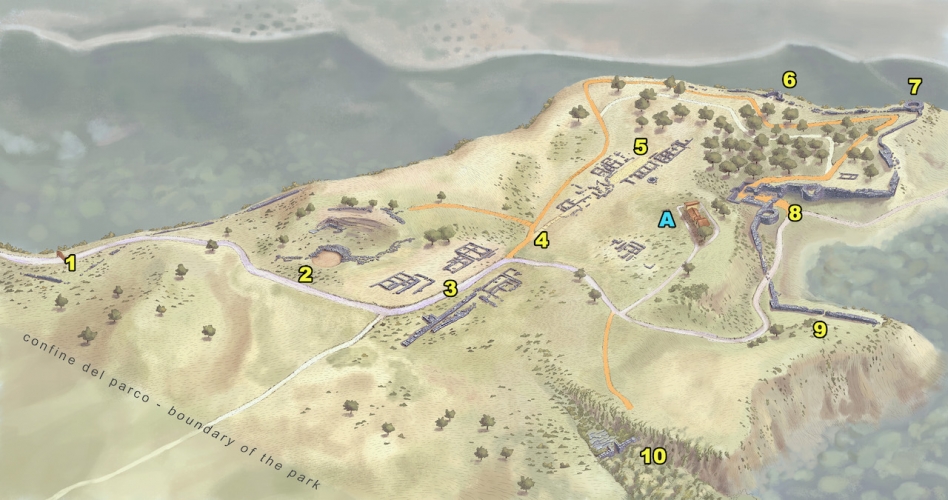Select map marker number 10

(x=653, y=456)
